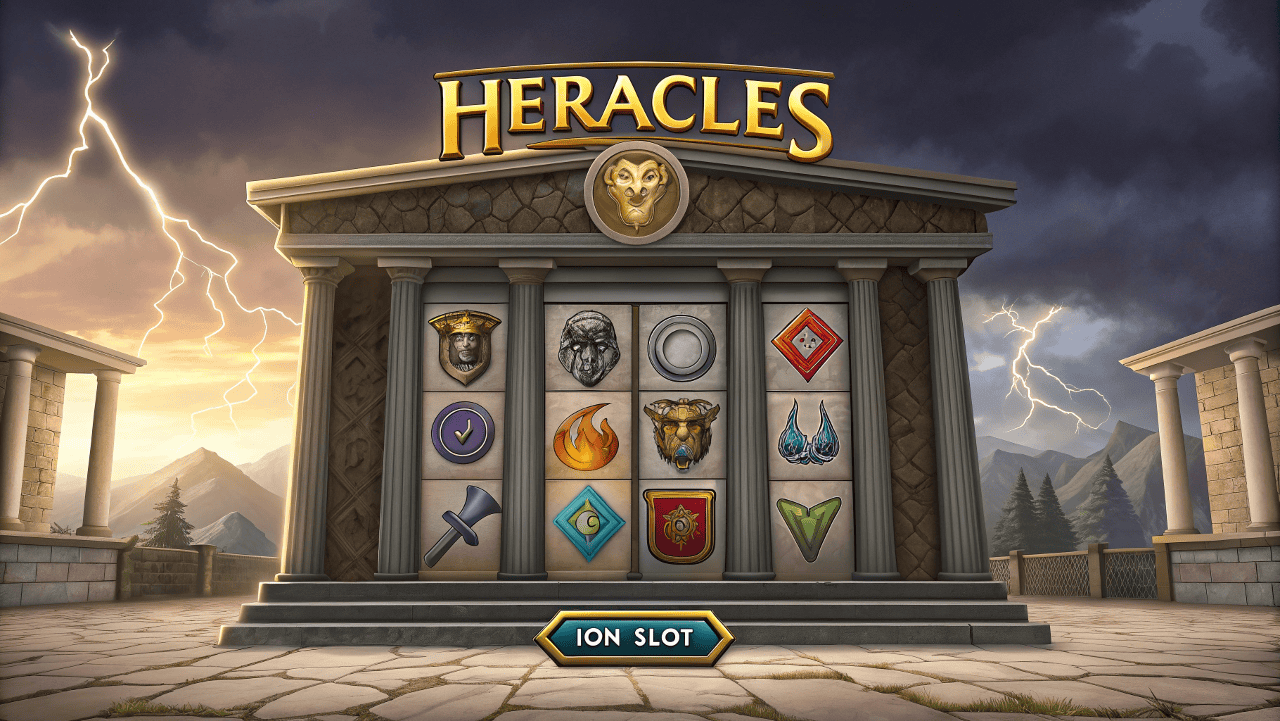Expand the rightmost reel column
This screenshot has width=1280, height=721.
pos(806,435)
